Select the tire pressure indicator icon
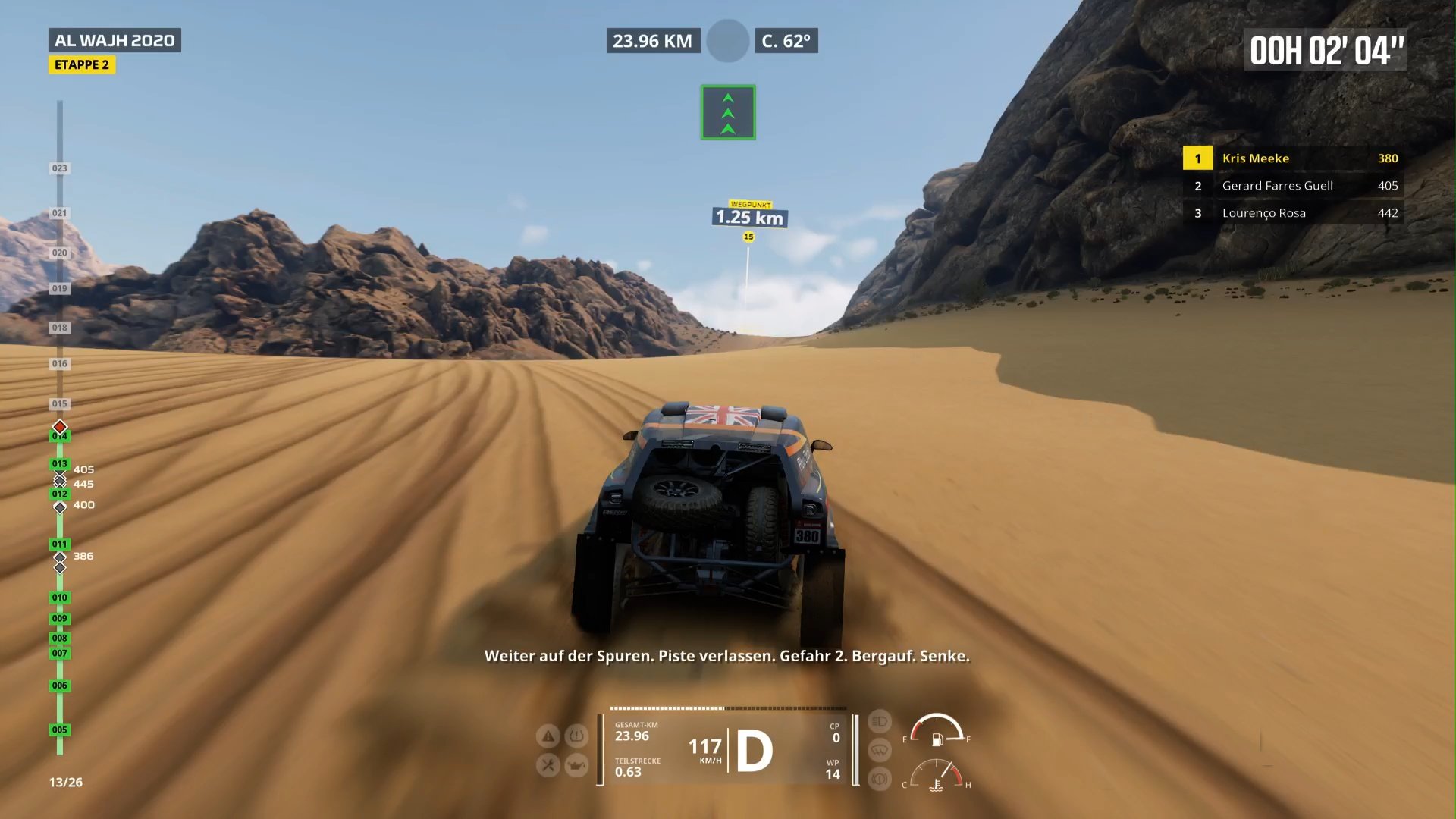This screenshot has height=819, width=1456. coord(576,736)
